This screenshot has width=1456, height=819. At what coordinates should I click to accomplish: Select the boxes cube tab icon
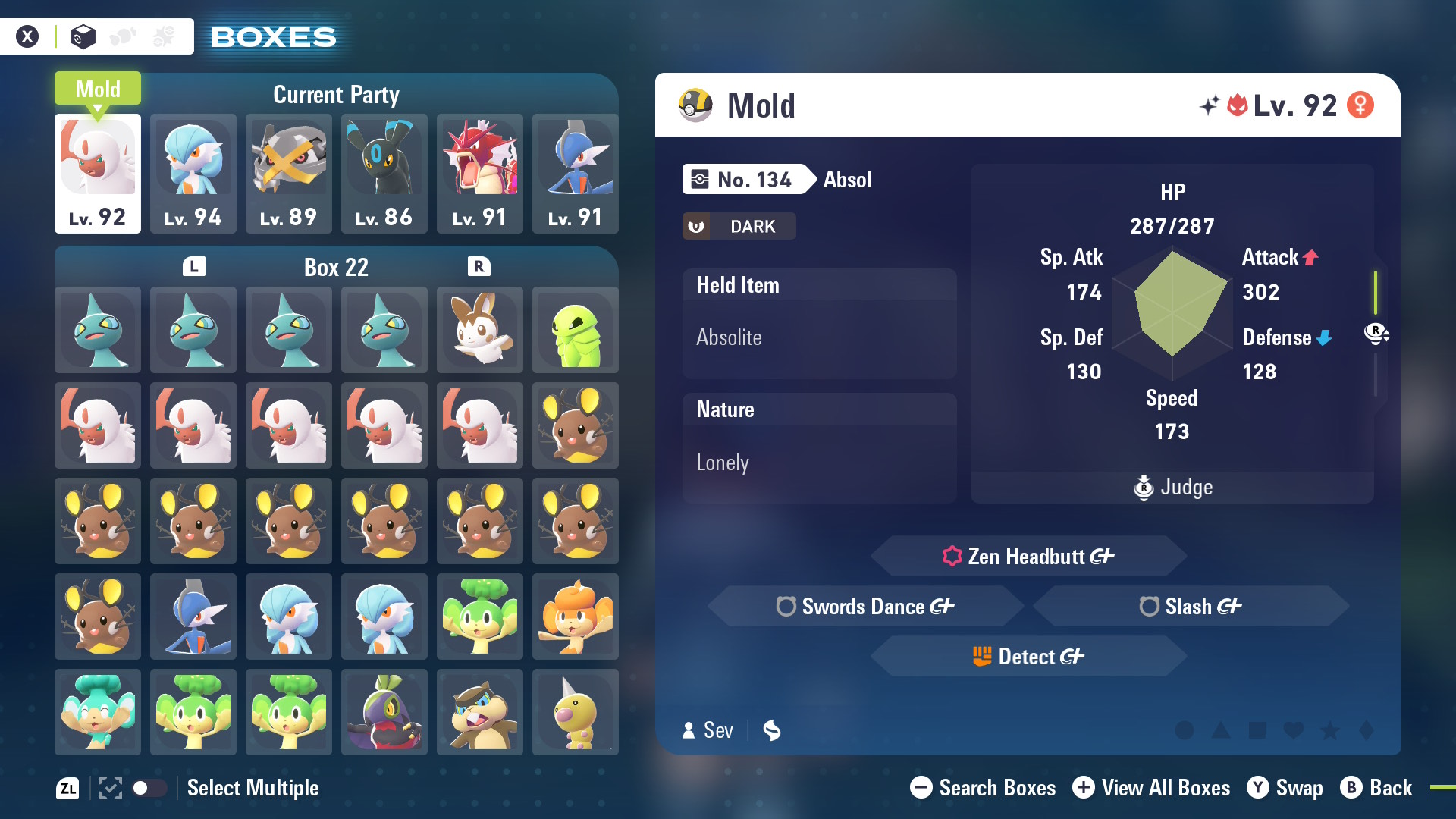point(83,36)
